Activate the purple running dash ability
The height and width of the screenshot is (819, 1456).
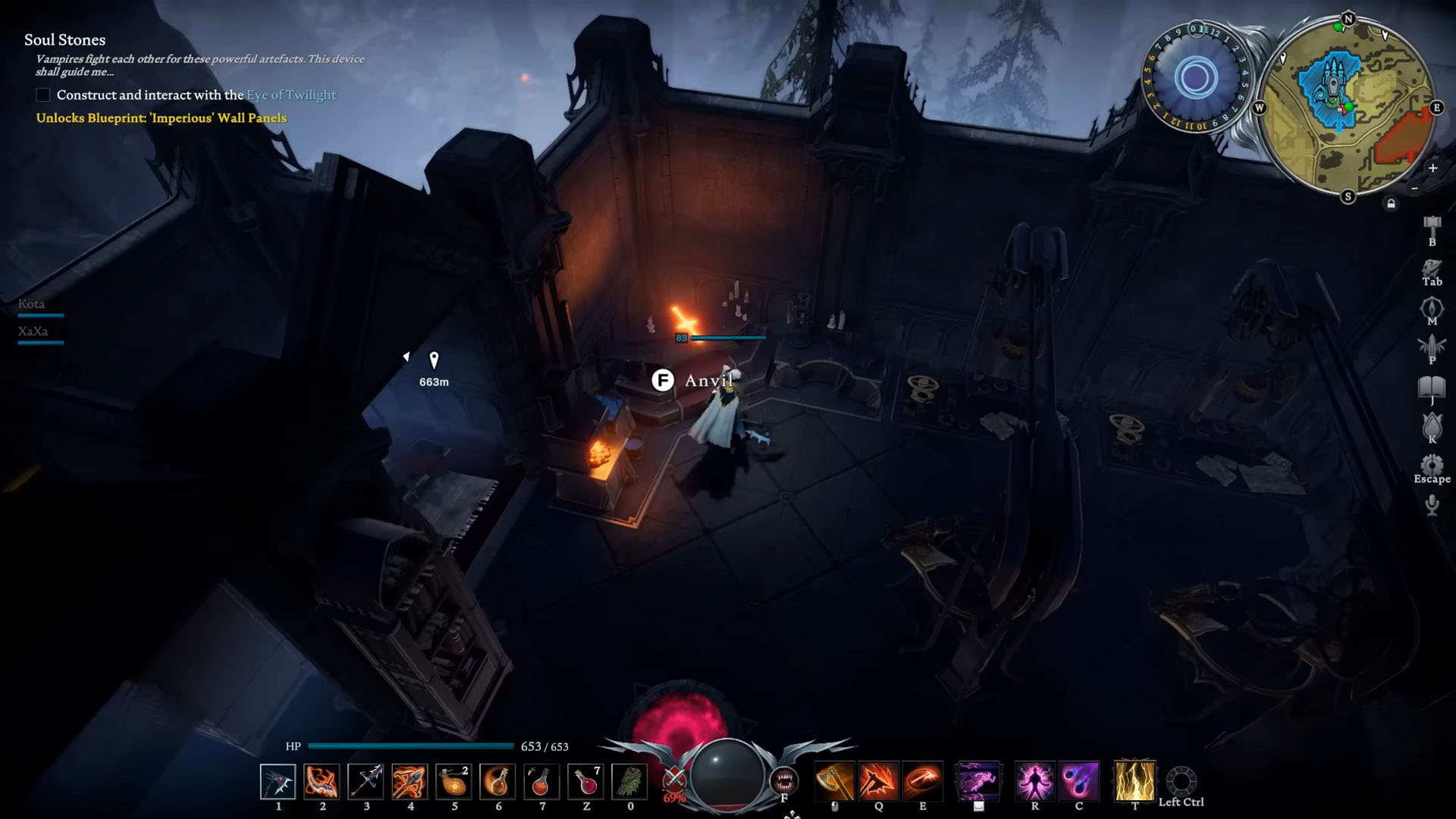pos(978,782)
